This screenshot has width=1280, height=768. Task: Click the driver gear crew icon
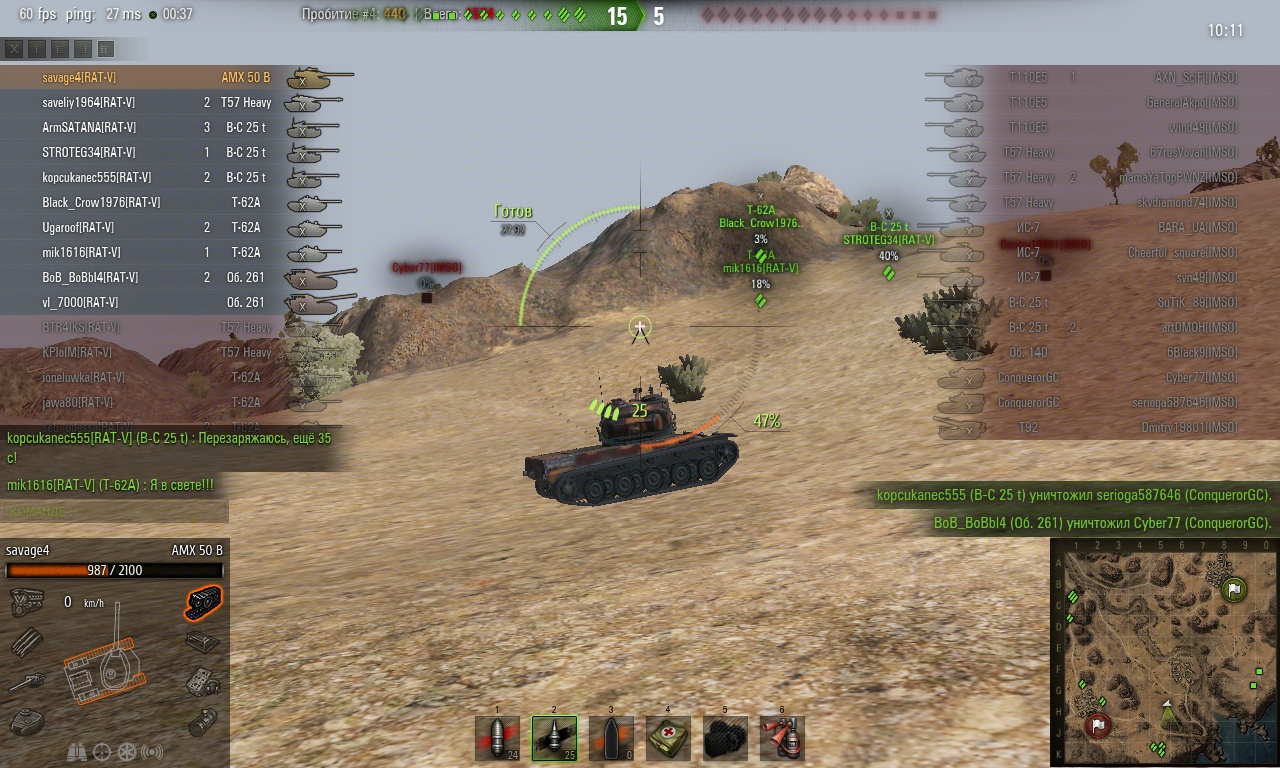click(127, 751)
